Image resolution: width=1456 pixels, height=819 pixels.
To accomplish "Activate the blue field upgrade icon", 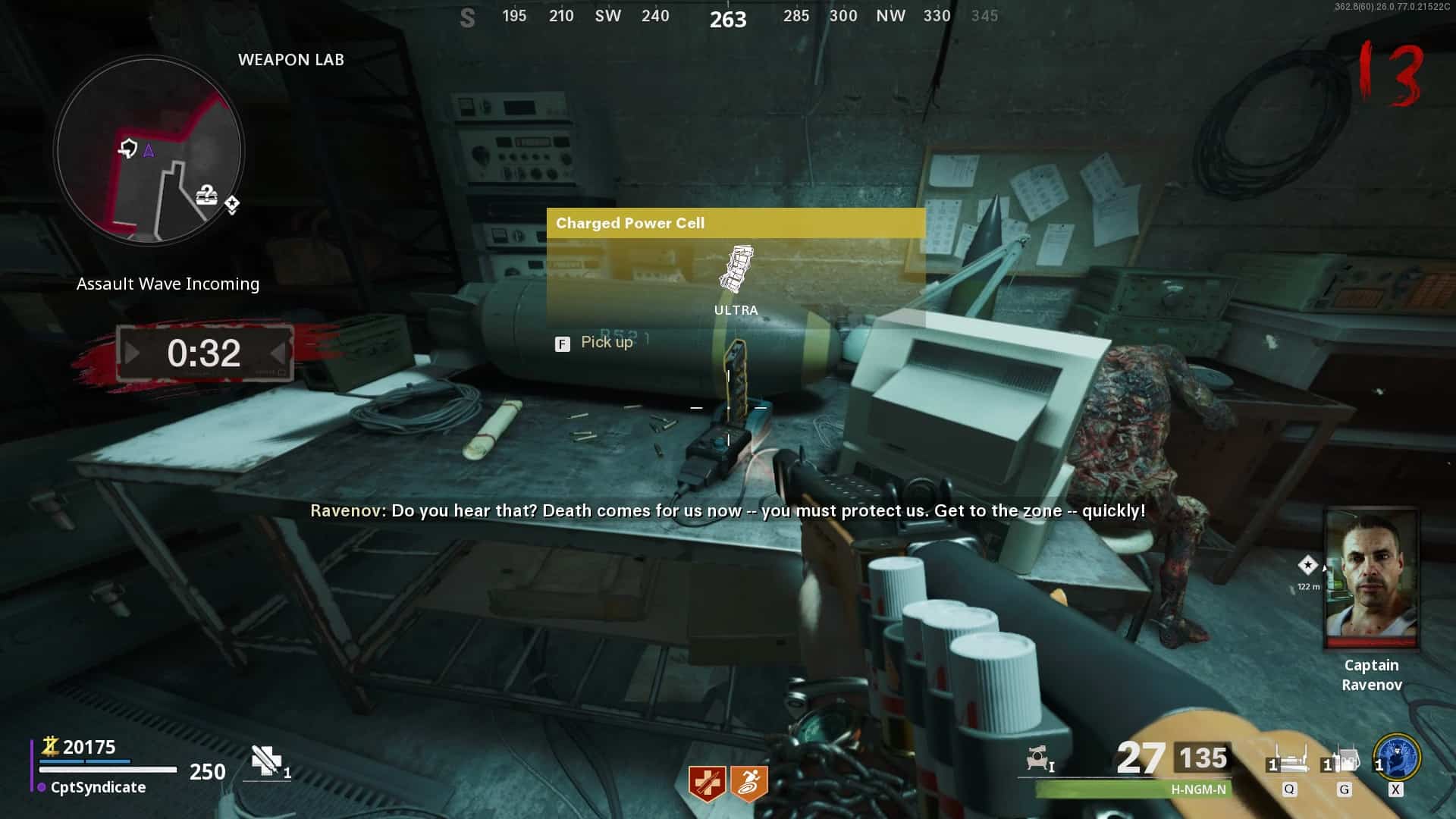I will (1397, 758).
